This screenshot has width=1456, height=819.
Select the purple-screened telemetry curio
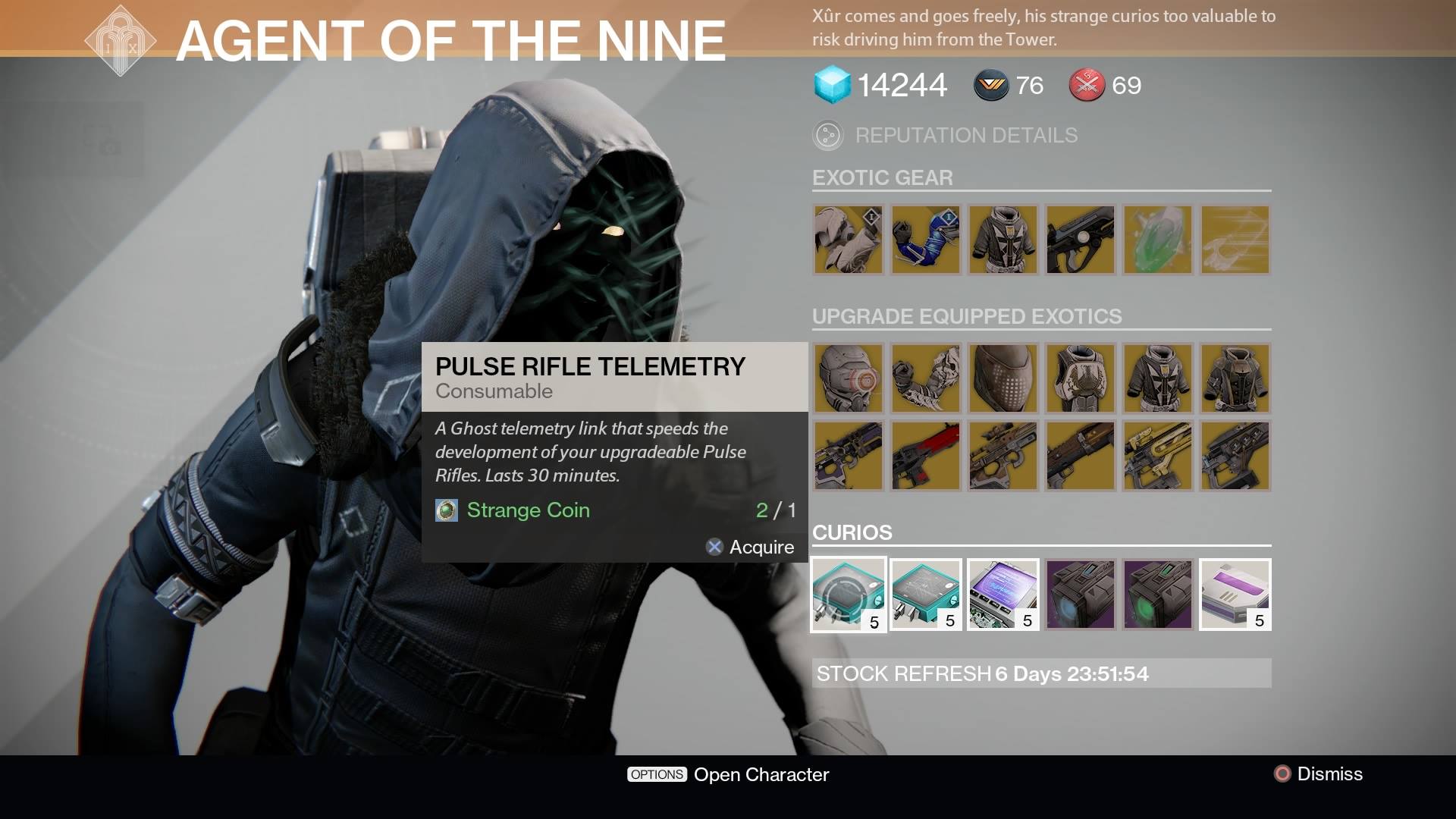point(1003,595)
